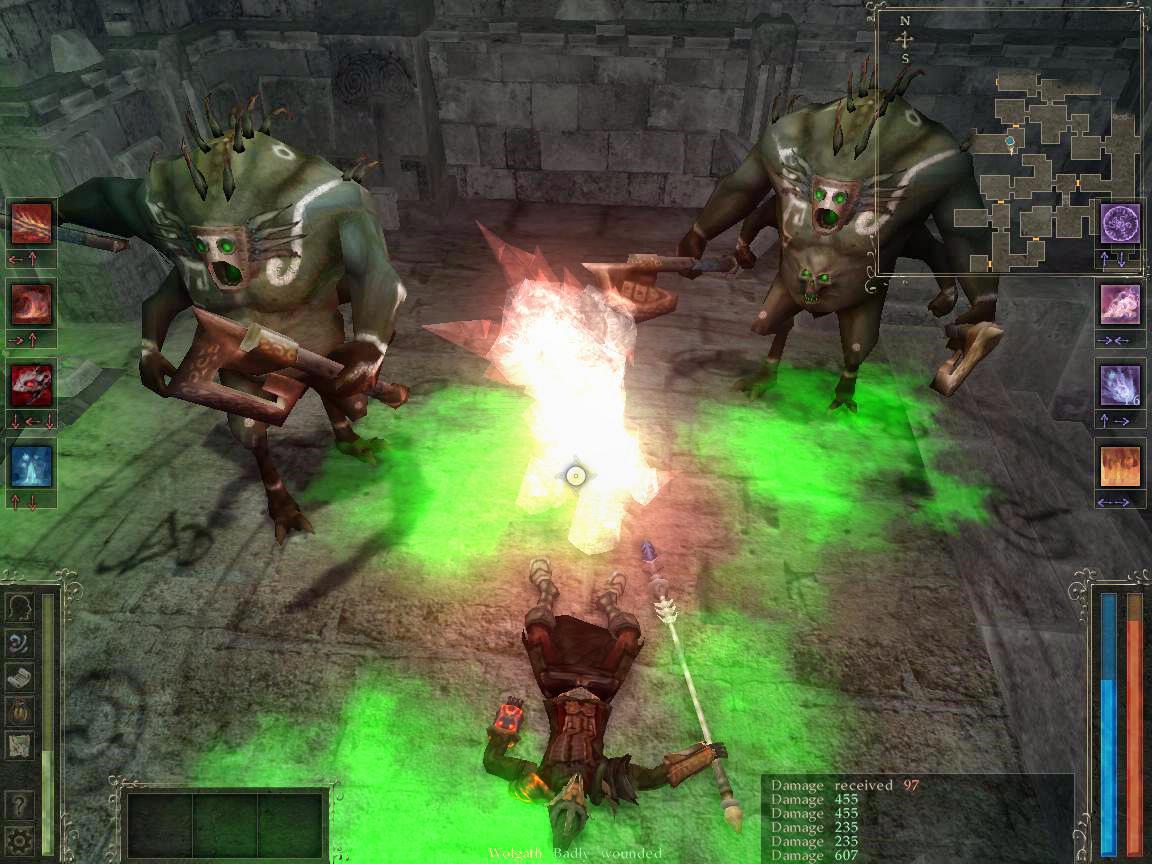Cast the purple swirling mist spell

click(x=1120, y=304)
